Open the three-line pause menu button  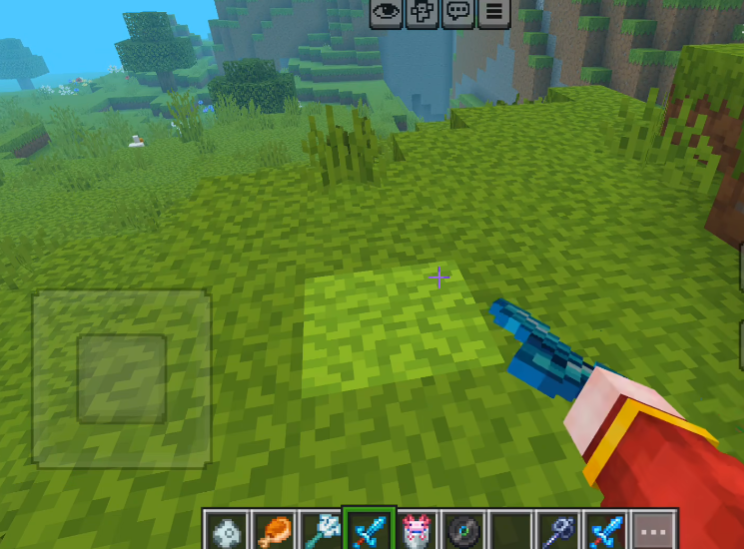(493, 13)
